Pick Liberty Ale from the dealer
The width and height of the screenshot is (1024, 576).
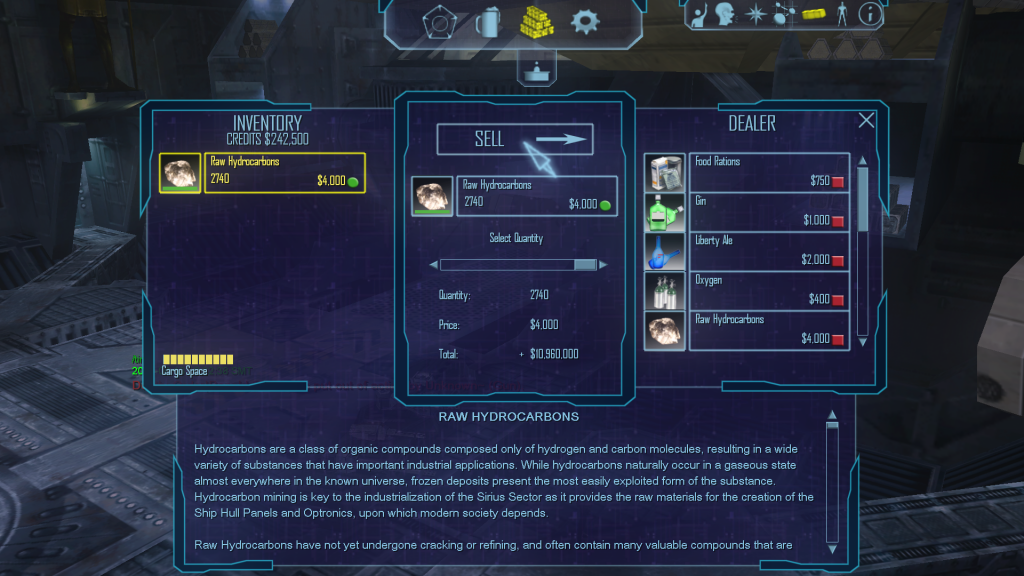[766, 251]
